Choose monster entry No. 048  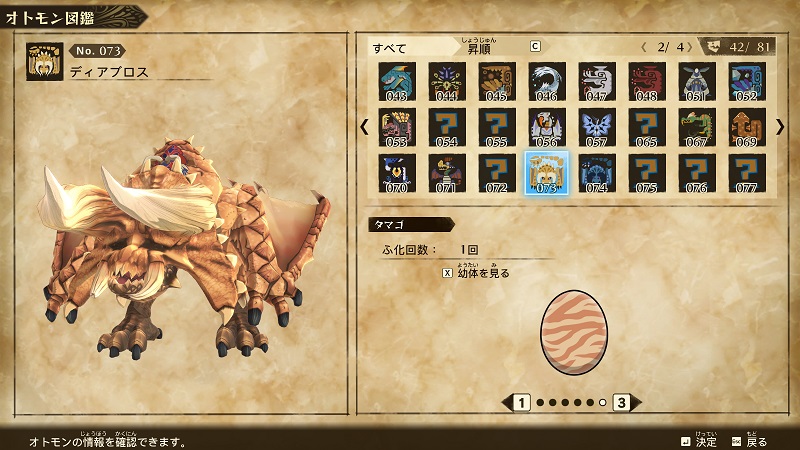click(x=647, y=82)
